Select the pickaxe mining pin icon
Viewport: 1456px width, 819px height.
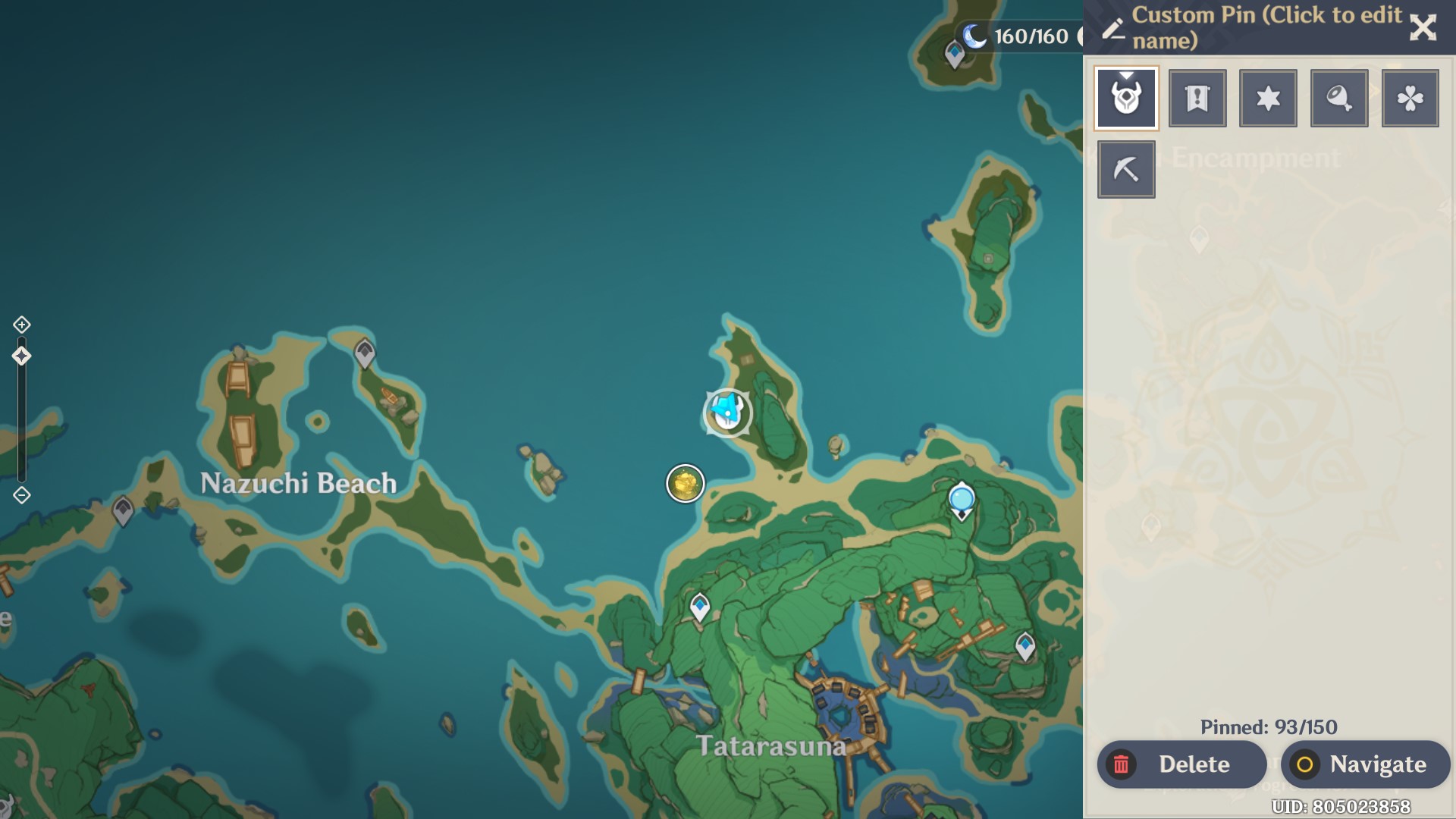pos(1125,168)
